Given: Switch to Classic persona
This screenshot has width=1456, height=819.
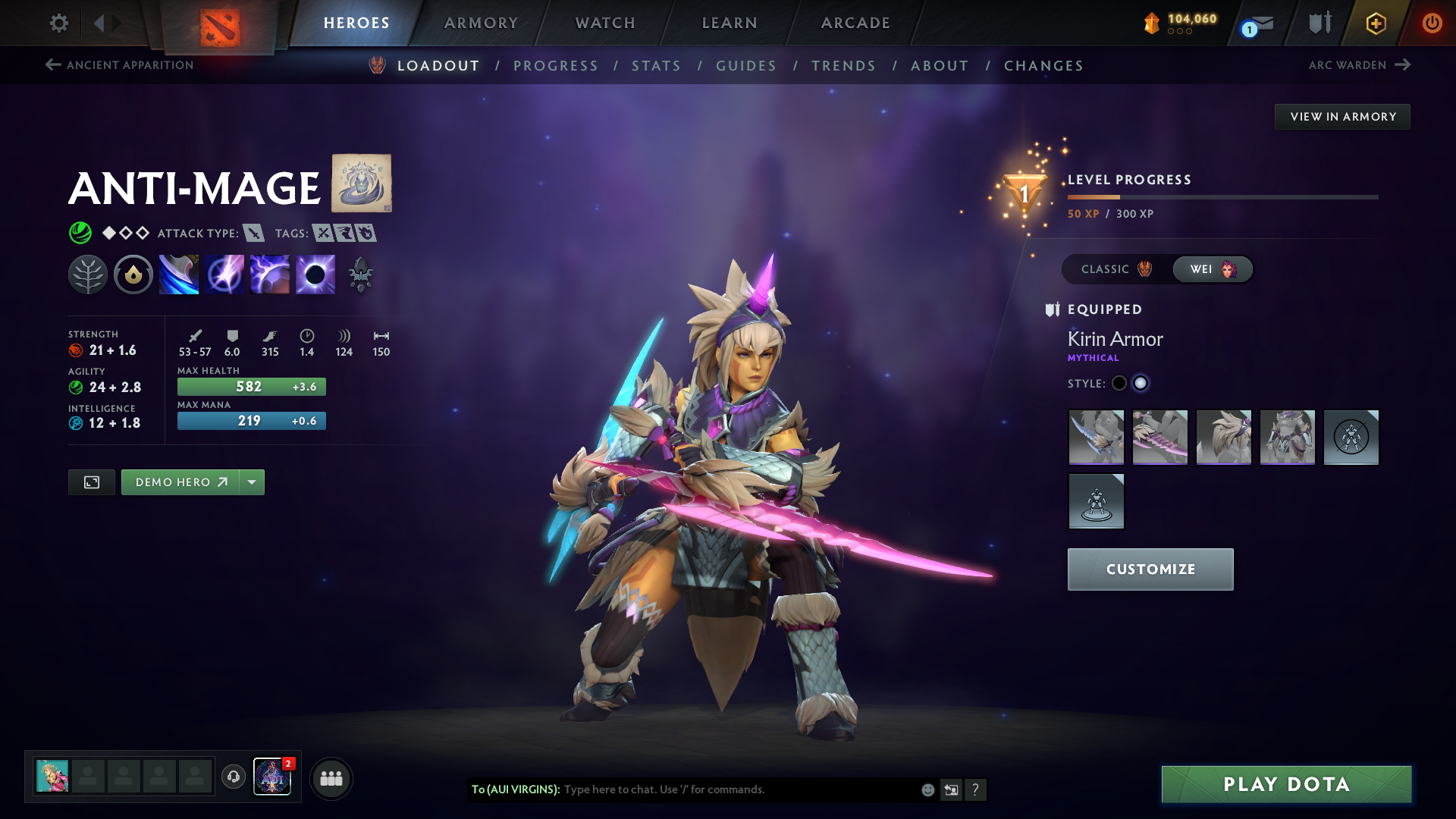Looking at the screenshot, I should pyautogui.click(x=1116, y=269).
